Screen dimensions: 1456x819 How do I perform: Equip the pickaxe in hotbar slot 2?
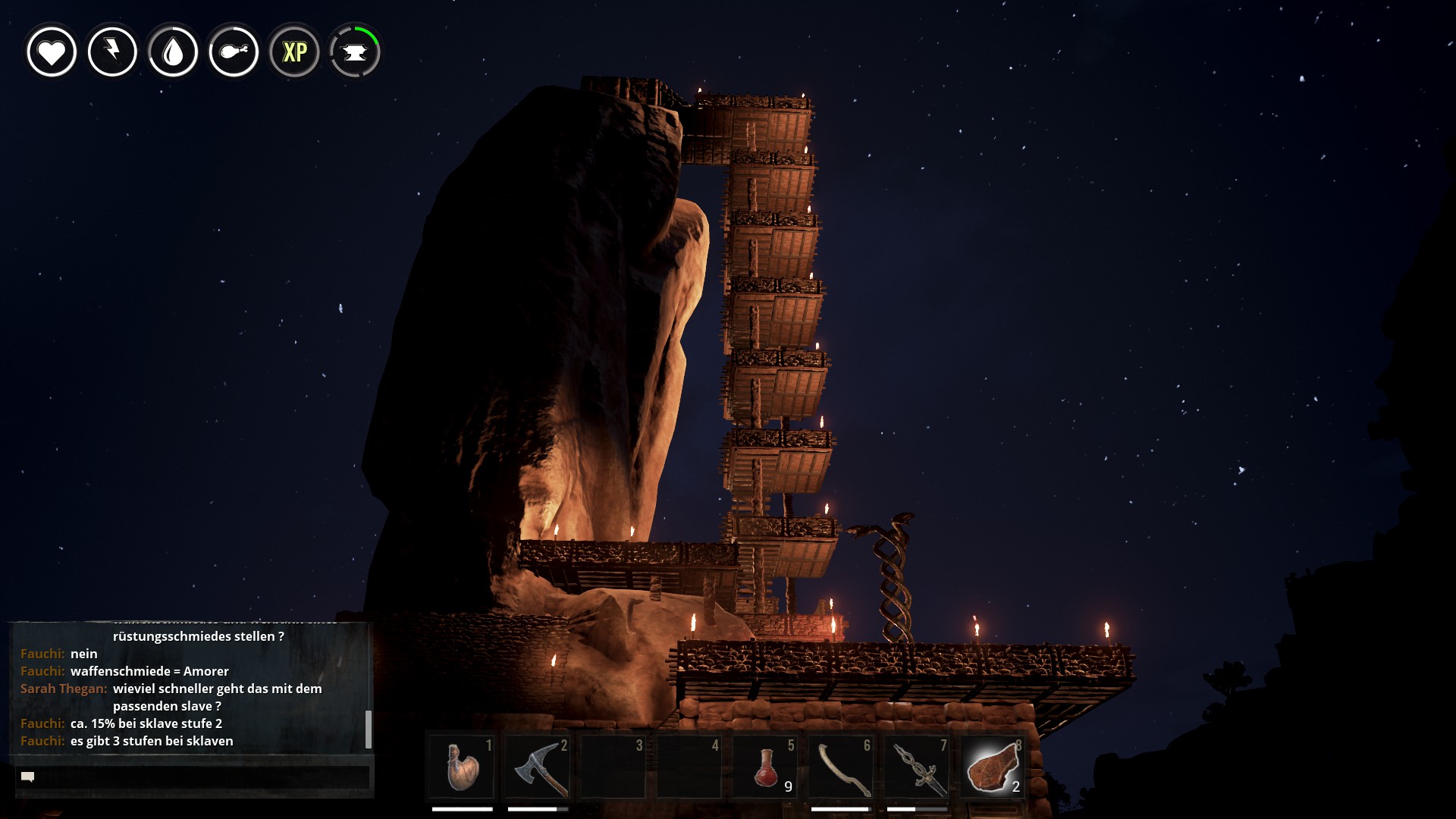[x=538, y=767]
